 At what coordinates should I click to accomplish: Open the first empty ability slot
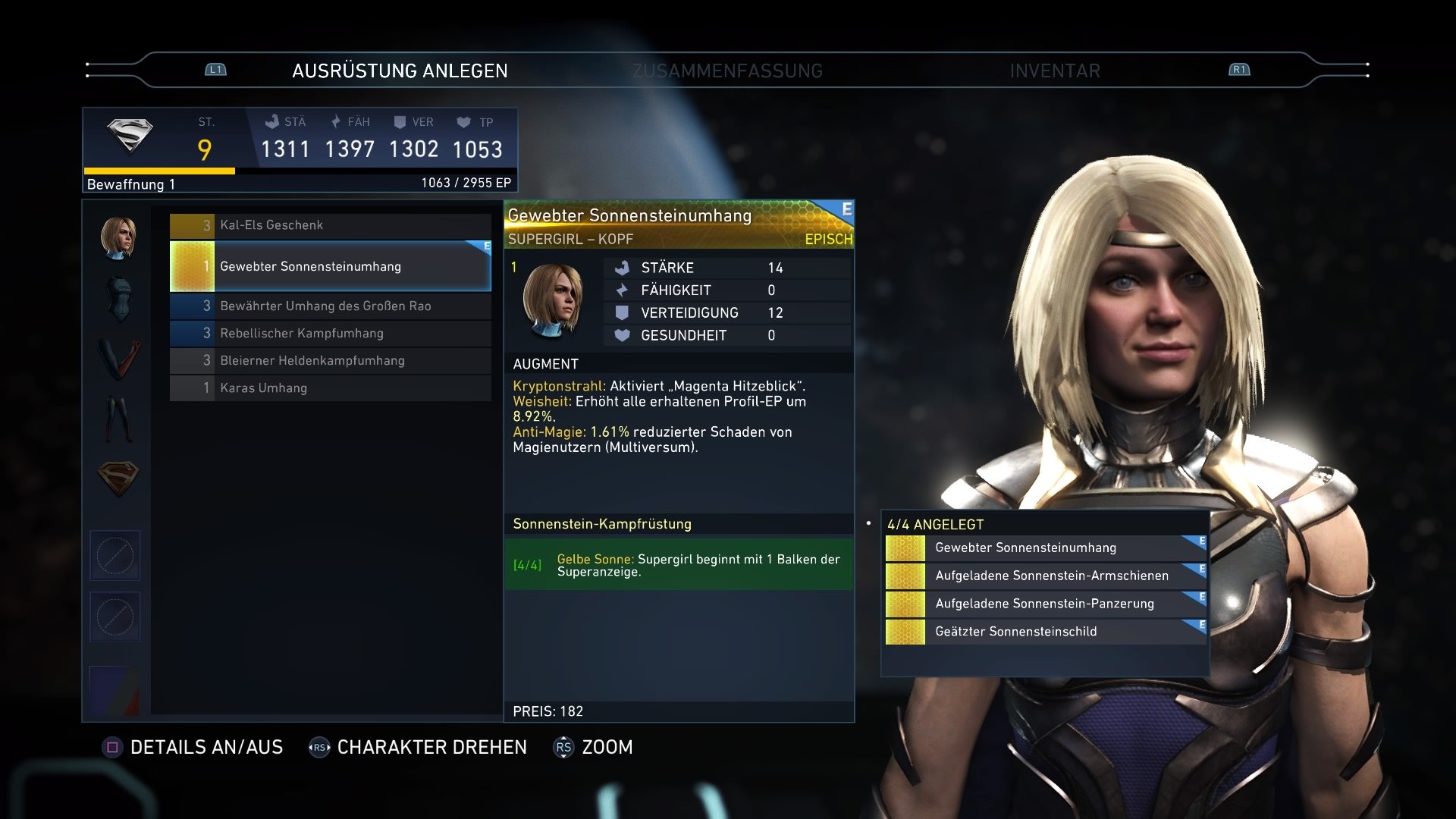(115, 555)
